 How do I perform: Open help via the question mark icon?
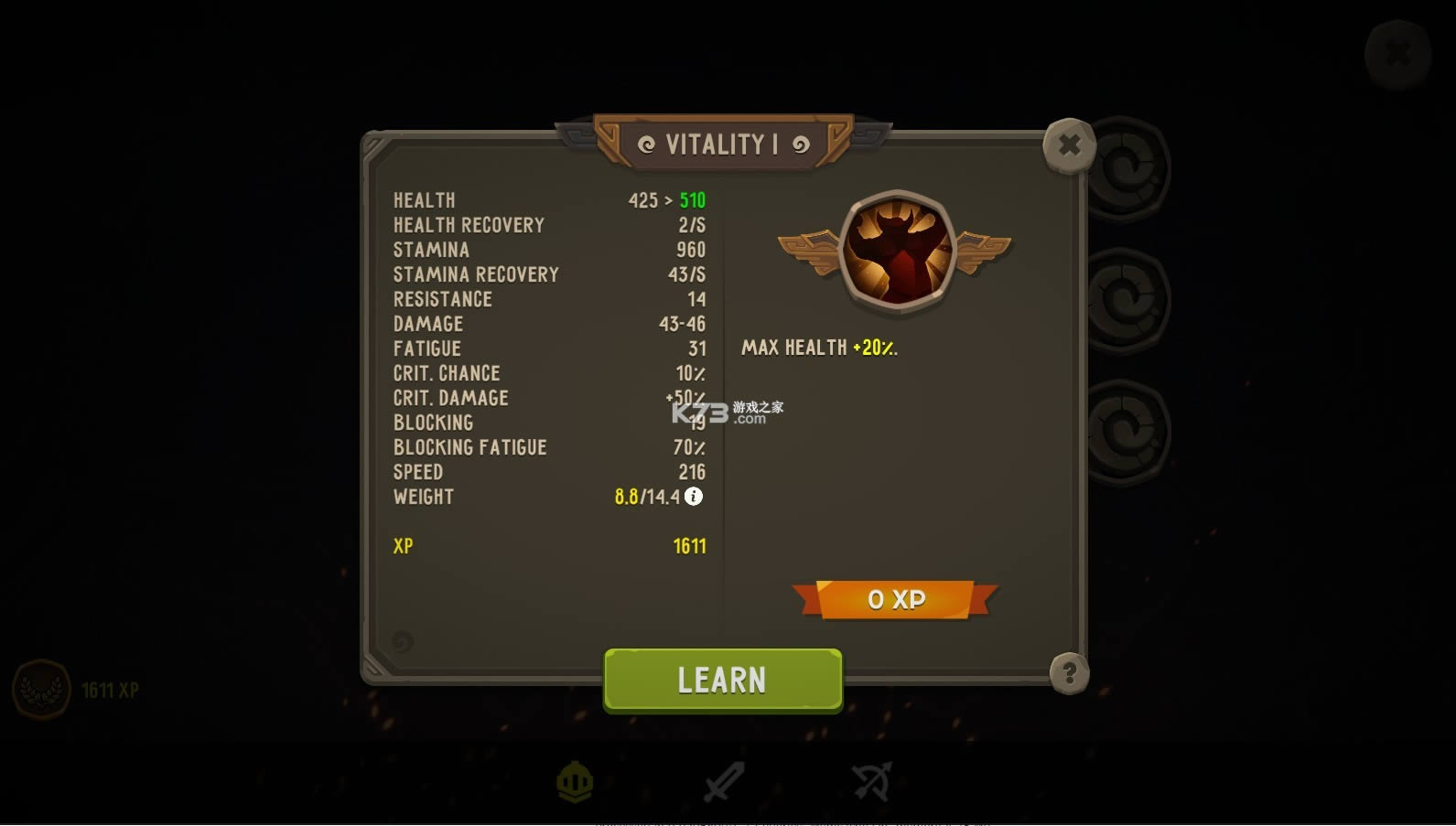coord(1069,674)
